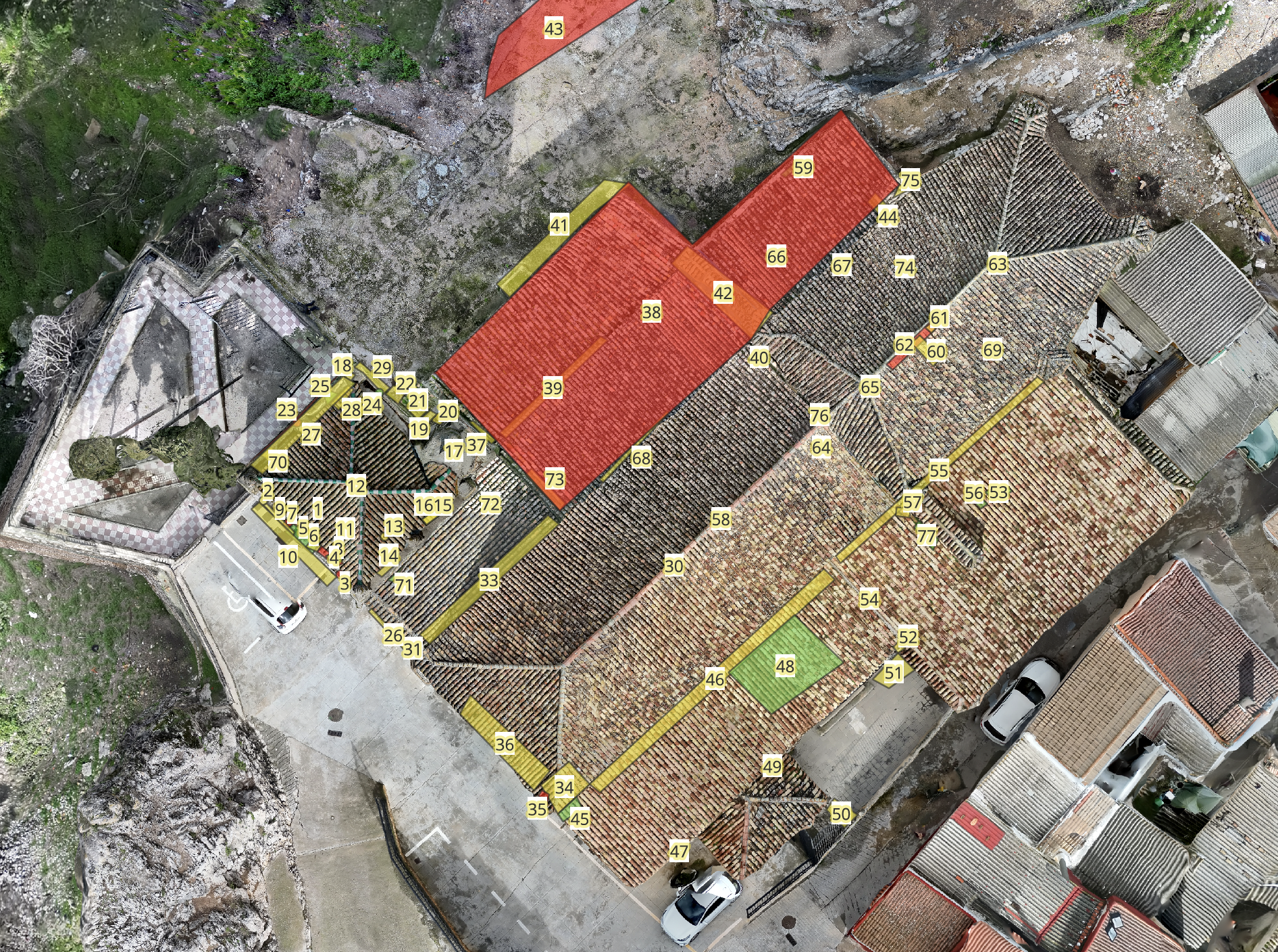This screenshot has width=1278, height=952.
Task: Choose the marker numbered 47
Action: click(679, 852)
